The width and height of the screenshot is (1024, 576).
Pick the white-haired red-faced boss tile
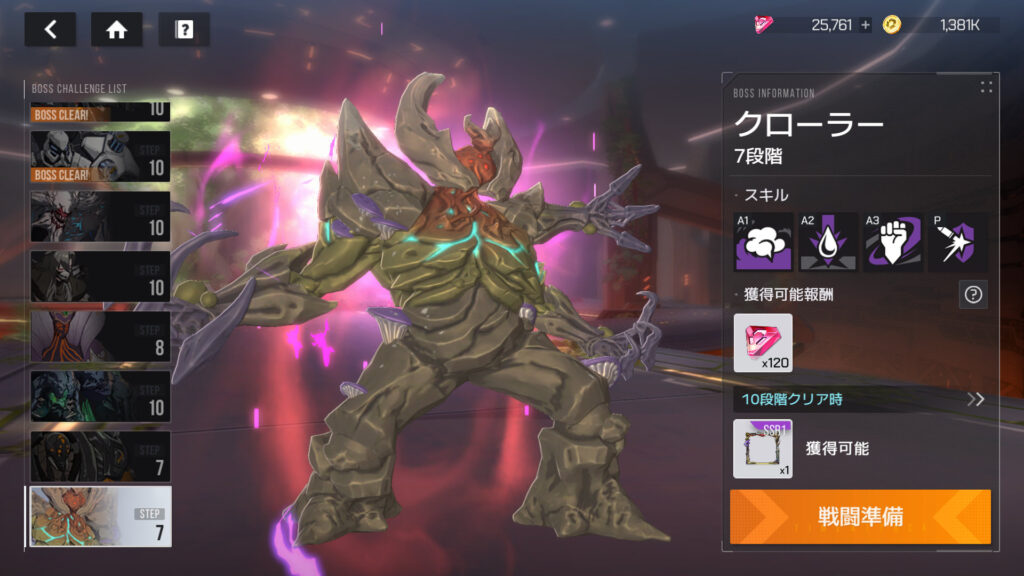tap(100, 216)
